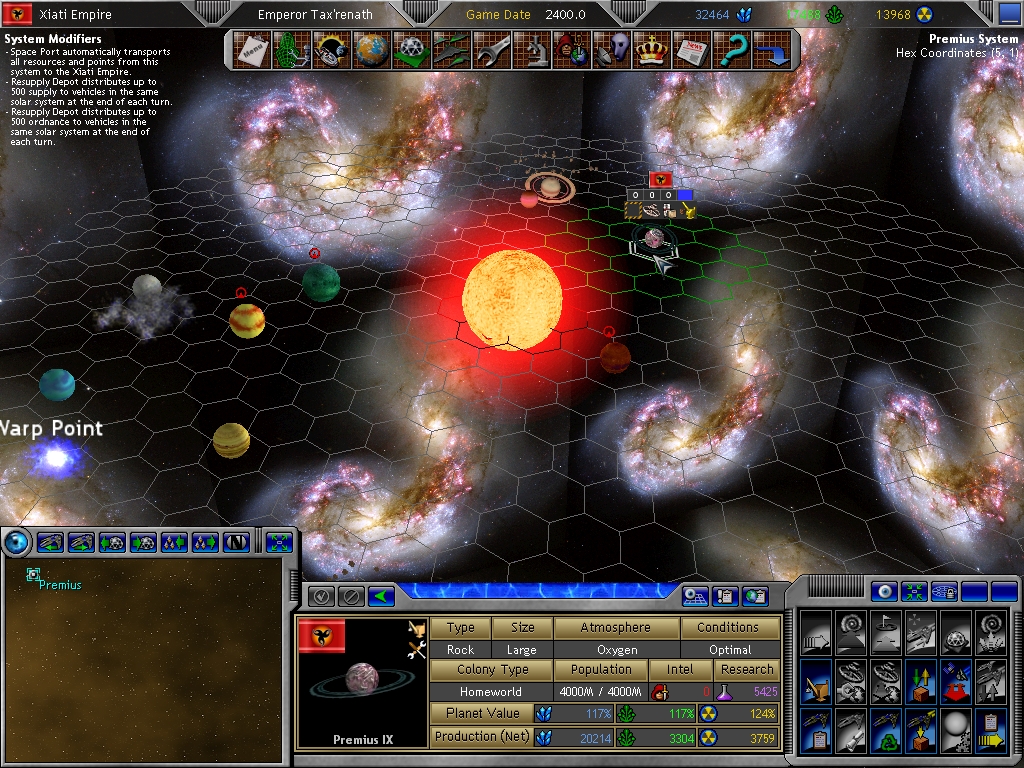Screen dimensions: 1024x768
Task: Click the eye button above the orders grid
Action: pos(882,591)
